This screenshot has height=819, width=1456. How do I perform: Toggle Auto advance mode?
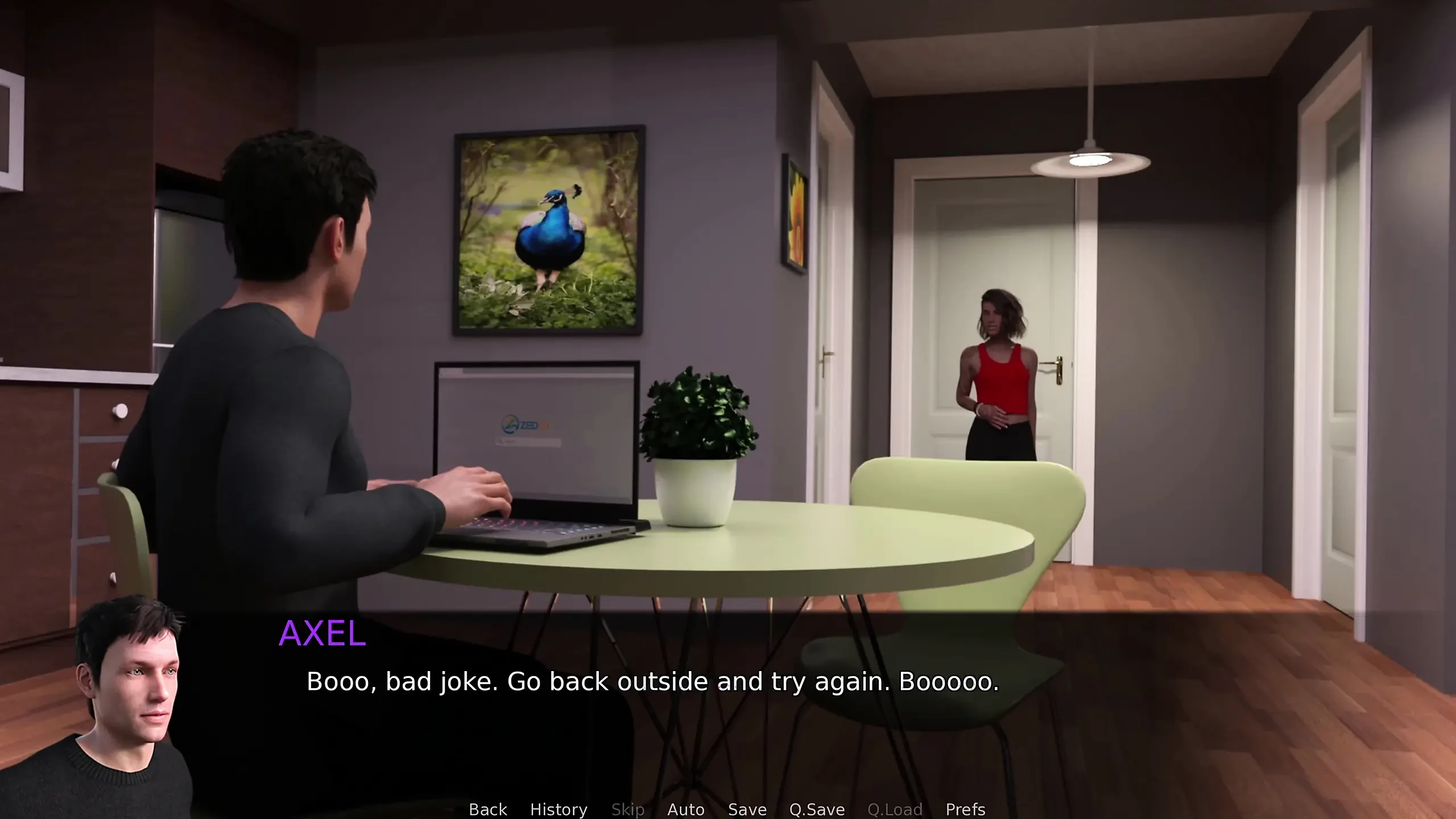(x=685, y=809)
